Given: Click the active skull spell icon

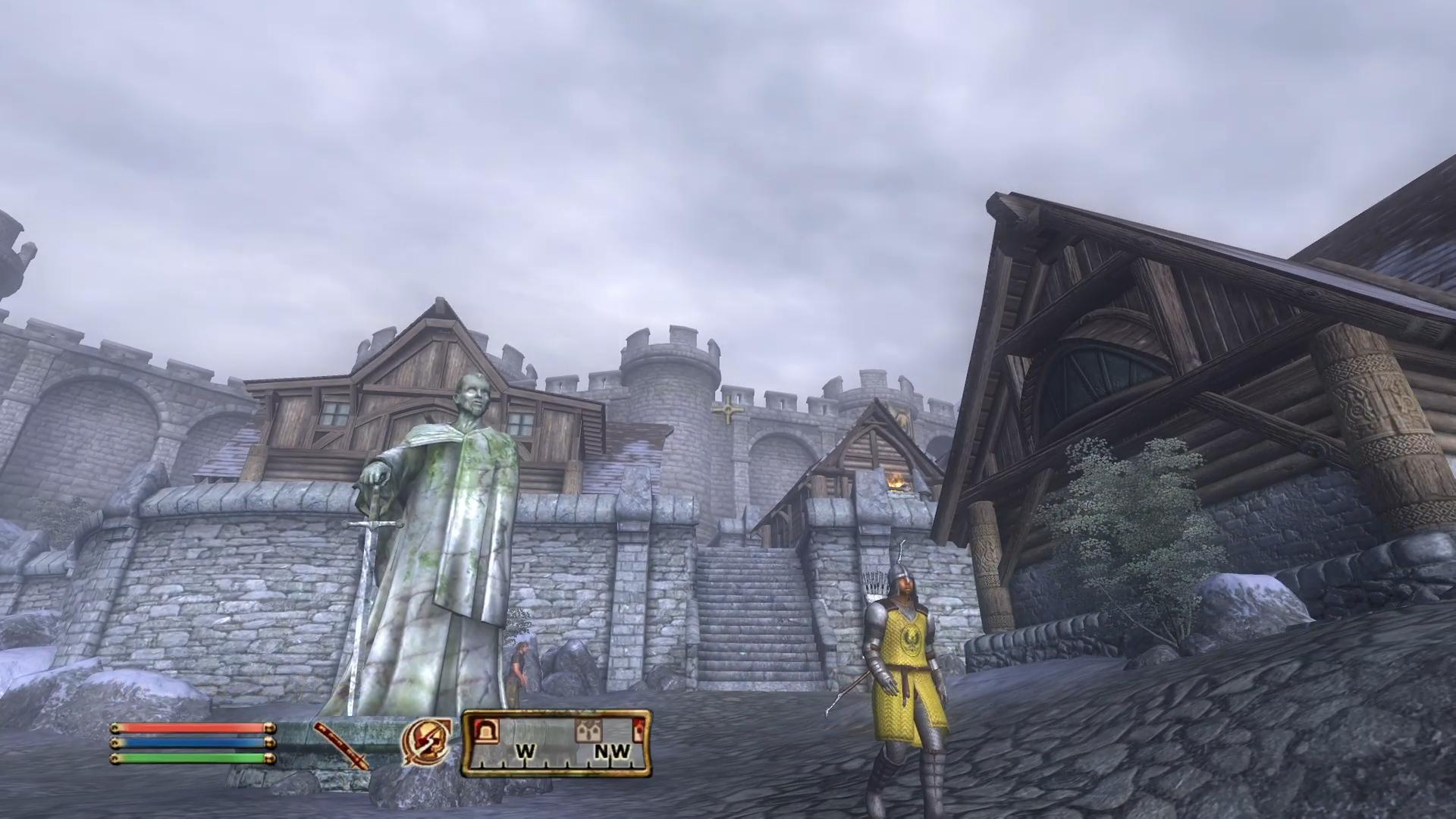Looking at the screenshot, I should (426, 742).
